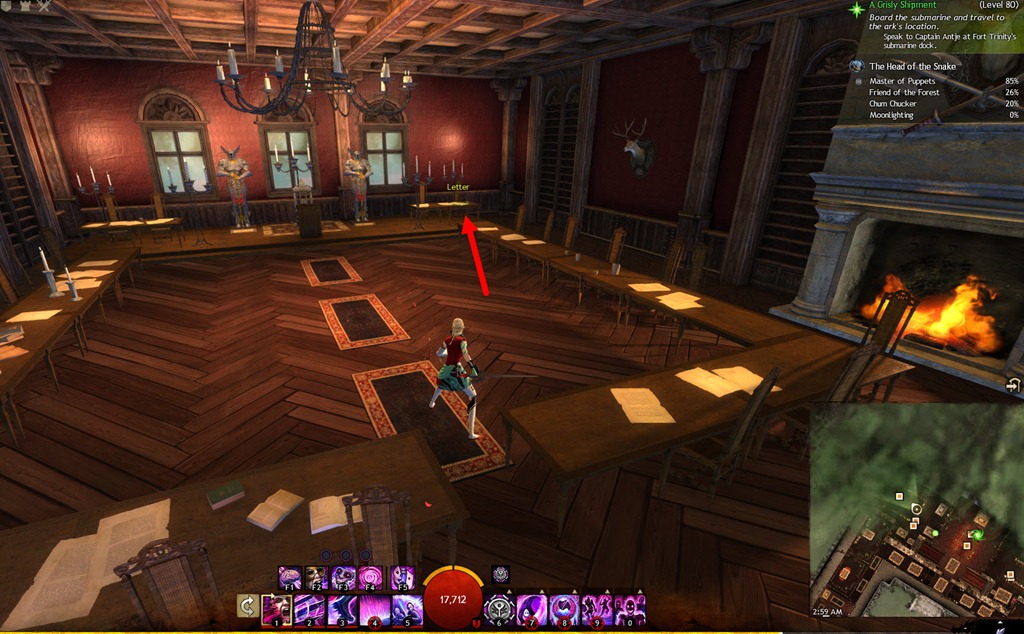Use the F5 profession skill

402,577
